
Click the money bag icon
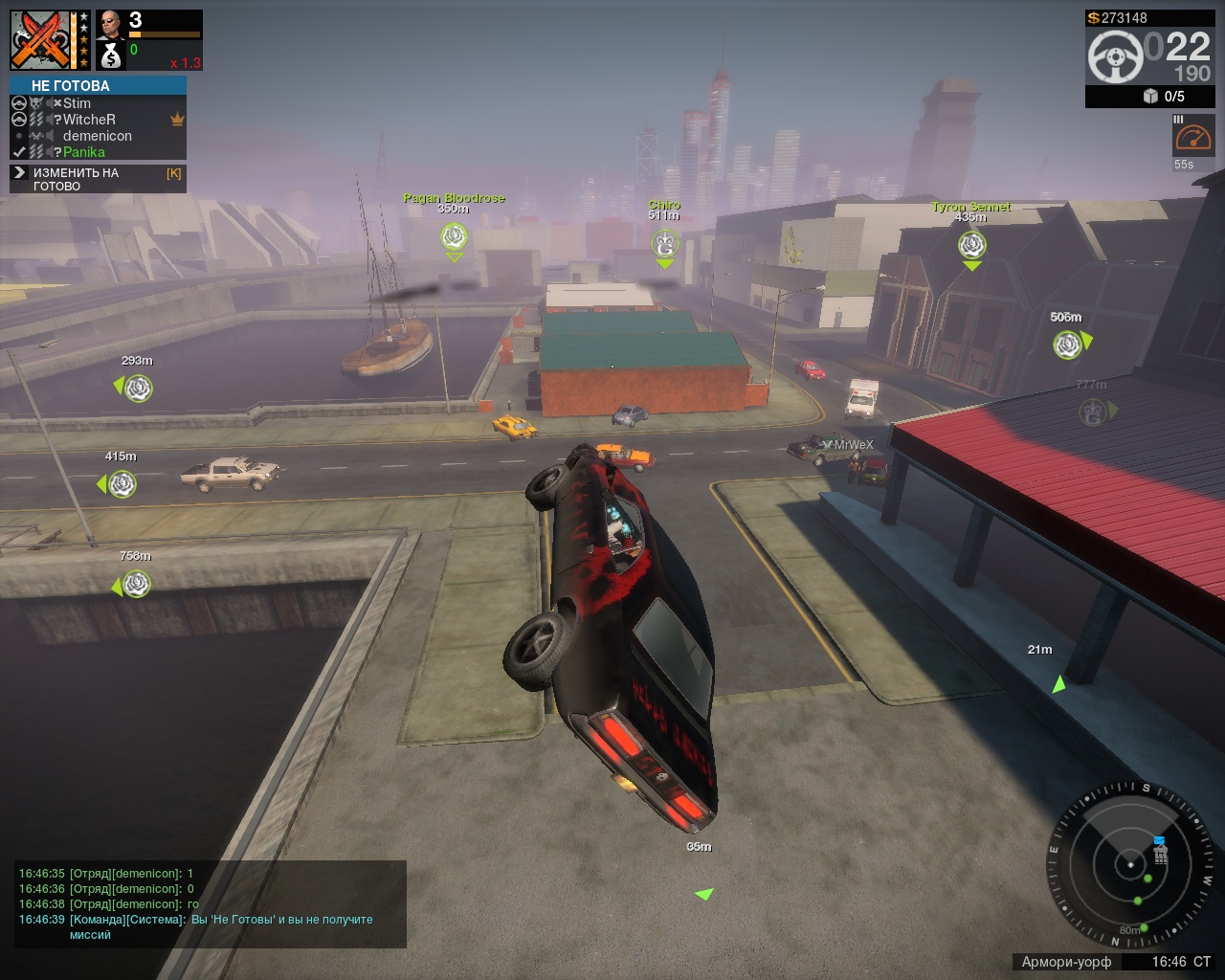(111, 56)
